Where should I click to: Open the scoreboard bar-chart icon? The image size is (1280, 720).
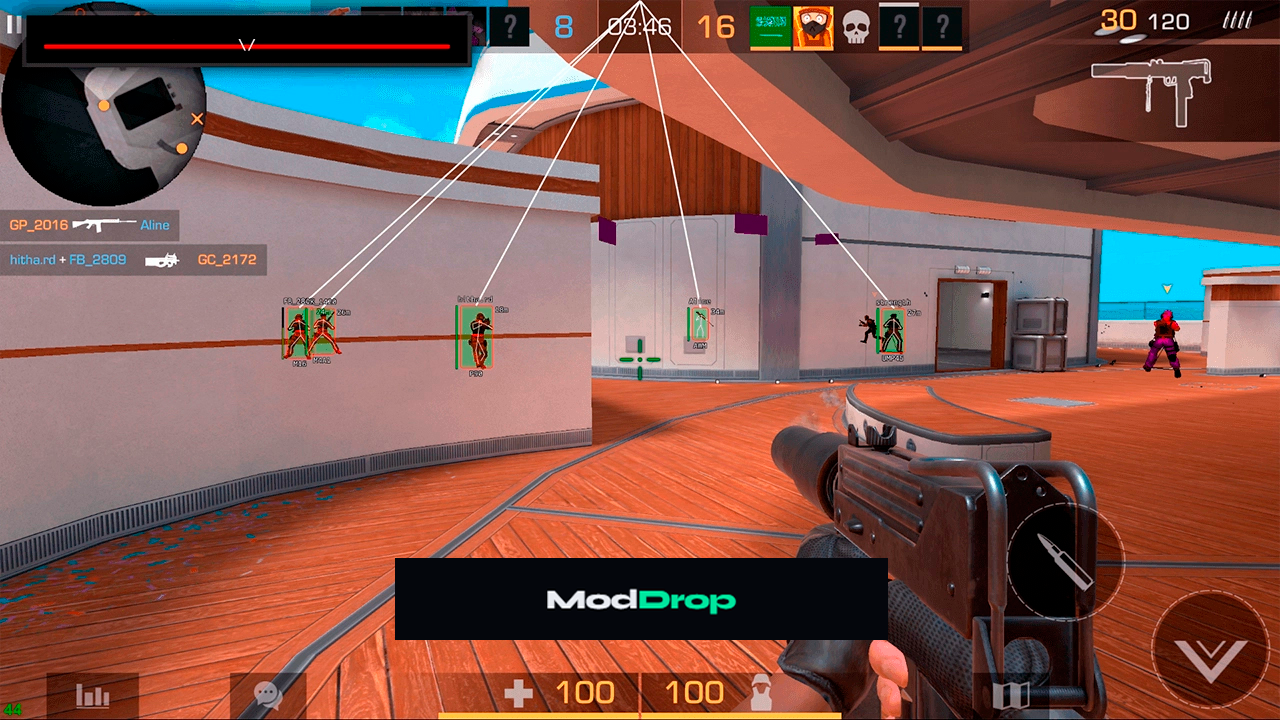click(93, 696)
